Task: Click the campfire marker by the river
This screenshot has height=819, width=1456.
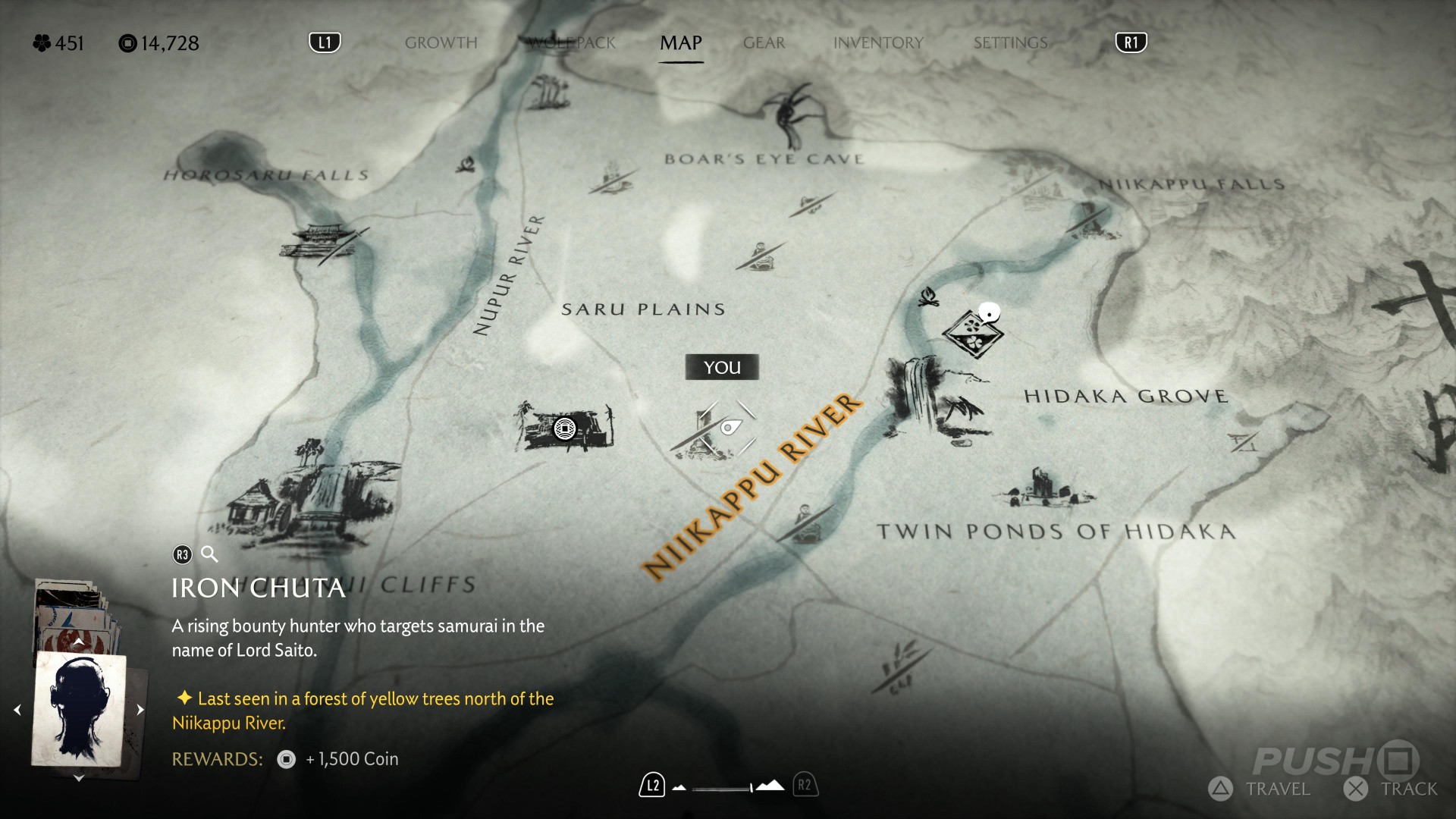Action: pyautogui.click(x=927, y=297)
